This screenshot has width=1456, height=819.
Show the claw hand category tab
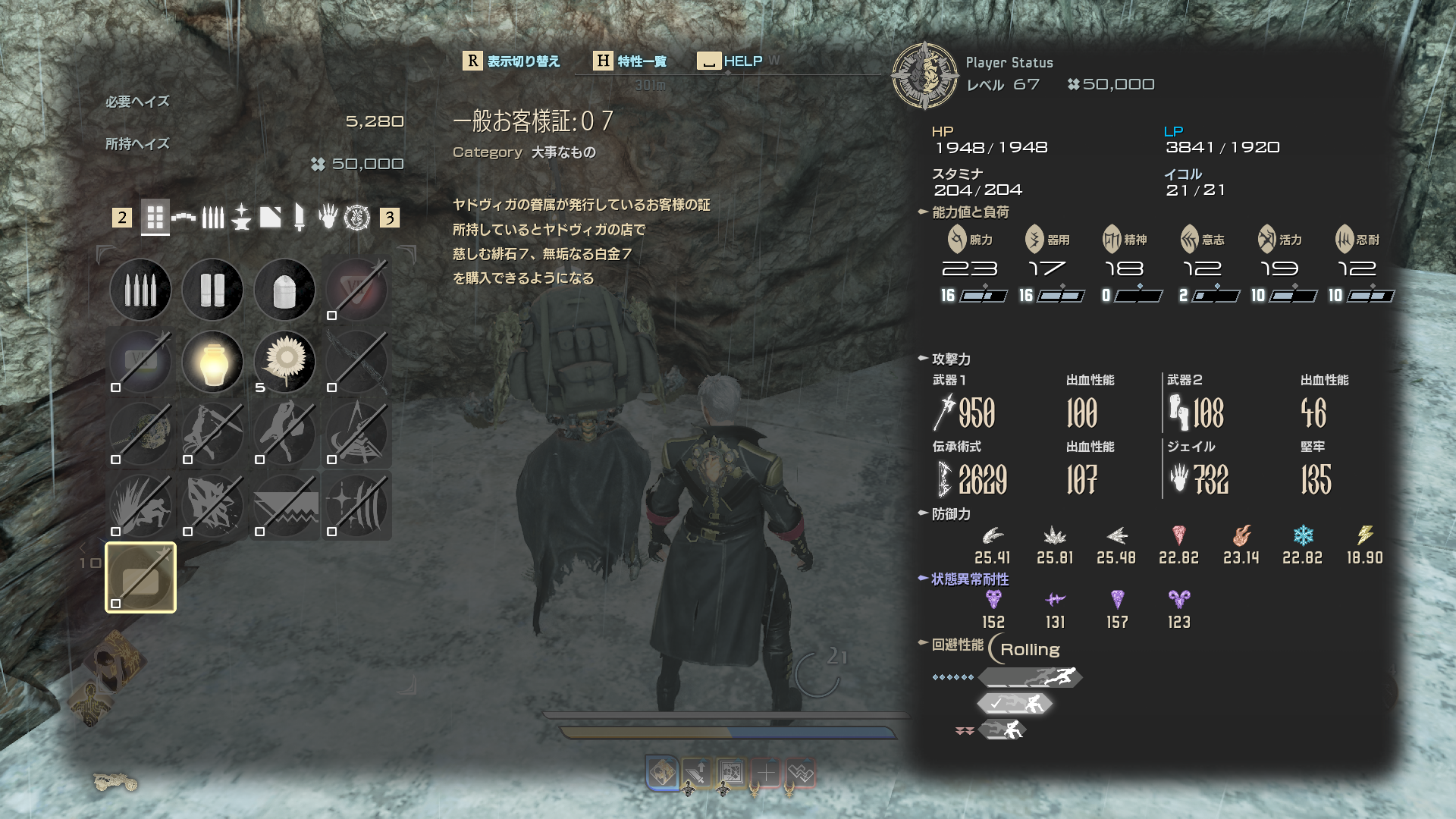point(328,218)
